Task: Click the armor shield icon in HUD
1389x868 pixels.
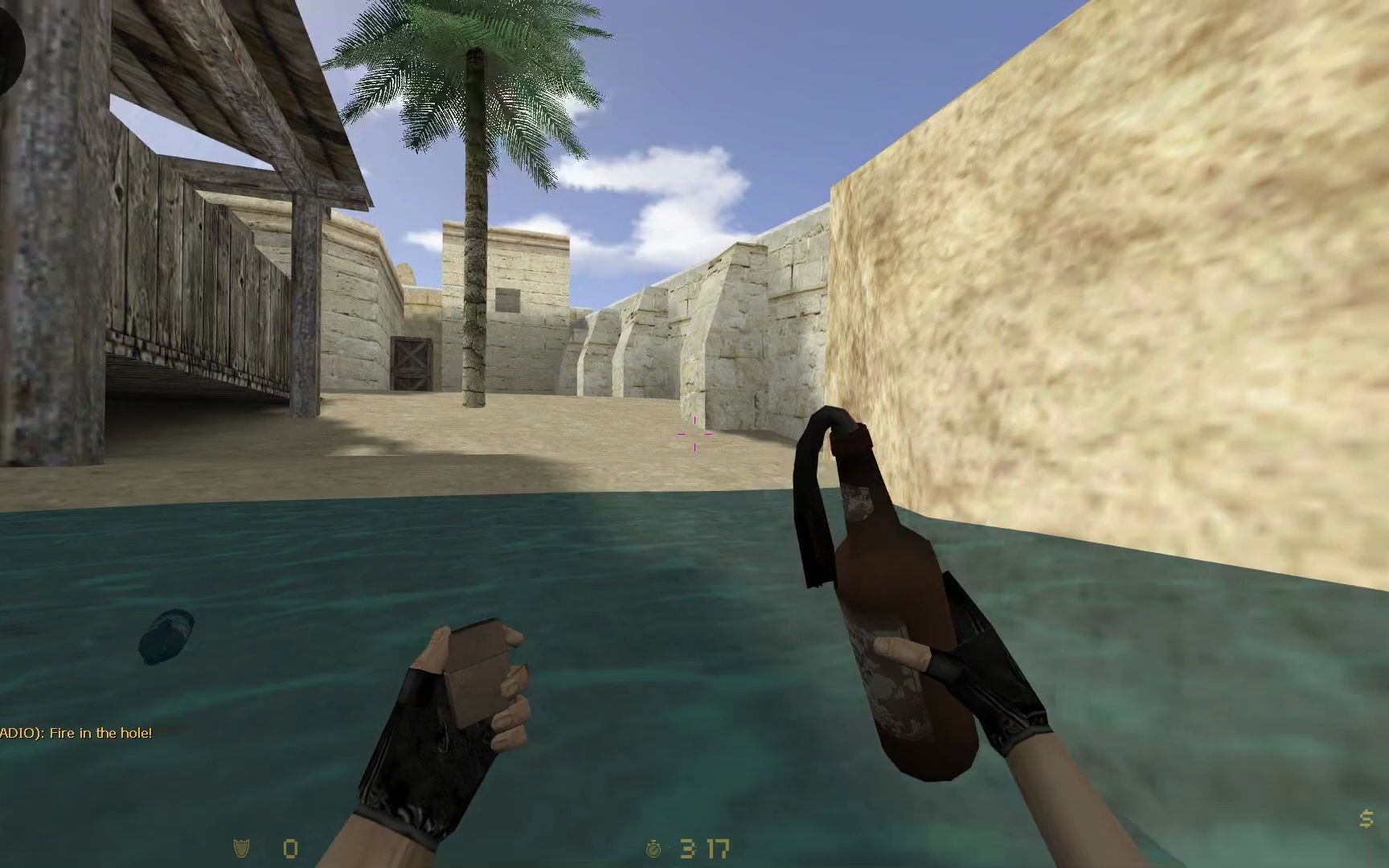Action: click(x=240, y=846)
